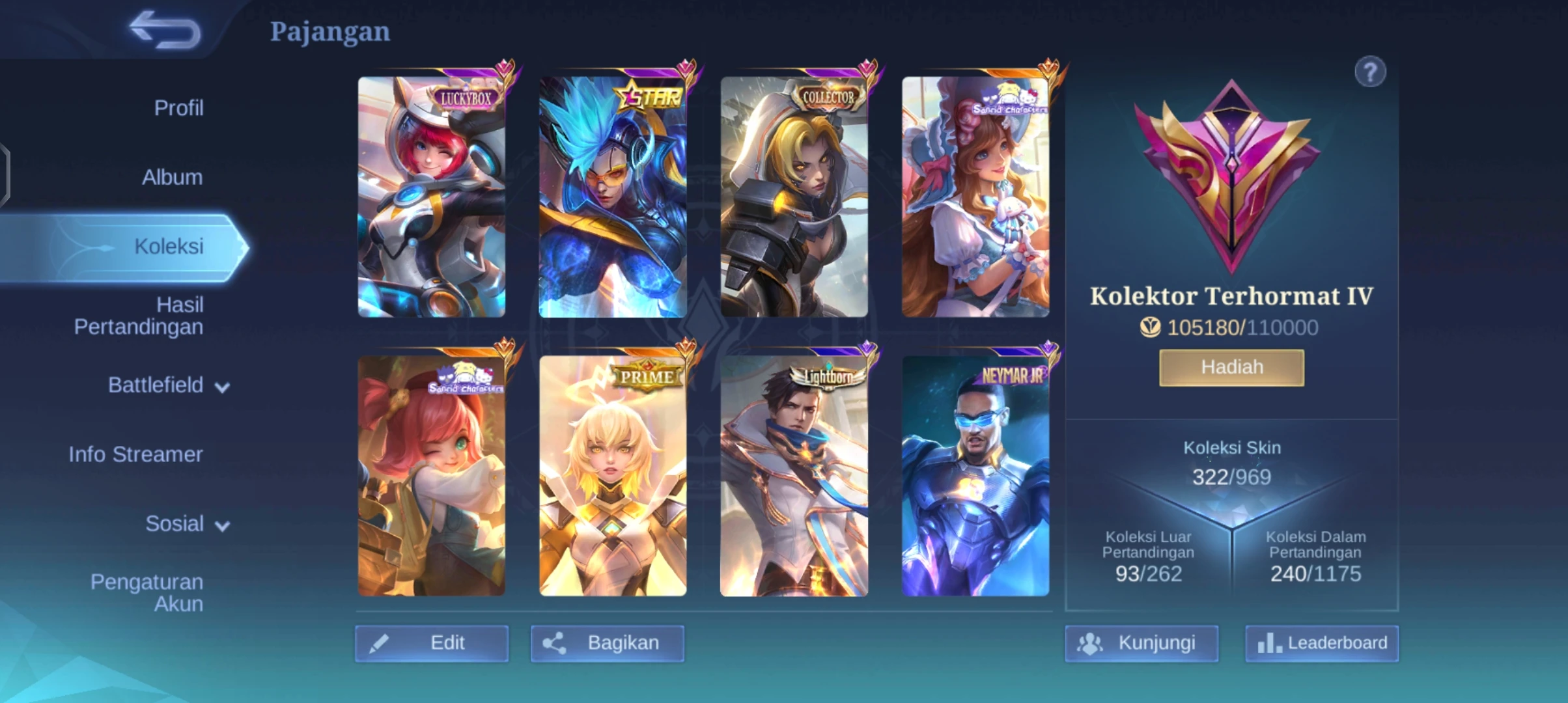1568x703 pixels.
Task: Go back with the return arrow
Action: point(165,30)
